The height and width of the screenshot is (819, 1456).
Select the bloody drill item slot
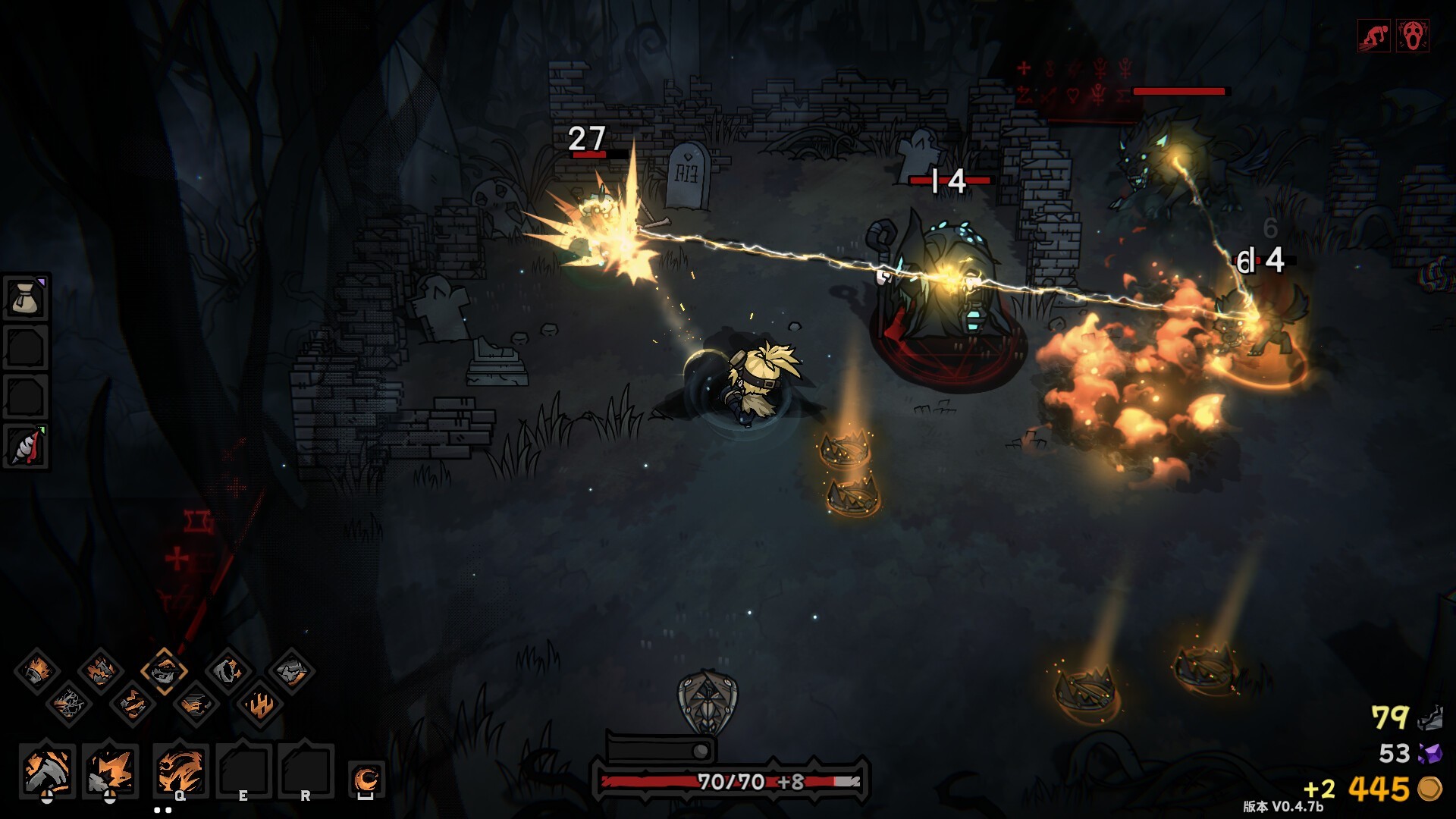click(26, 447)
